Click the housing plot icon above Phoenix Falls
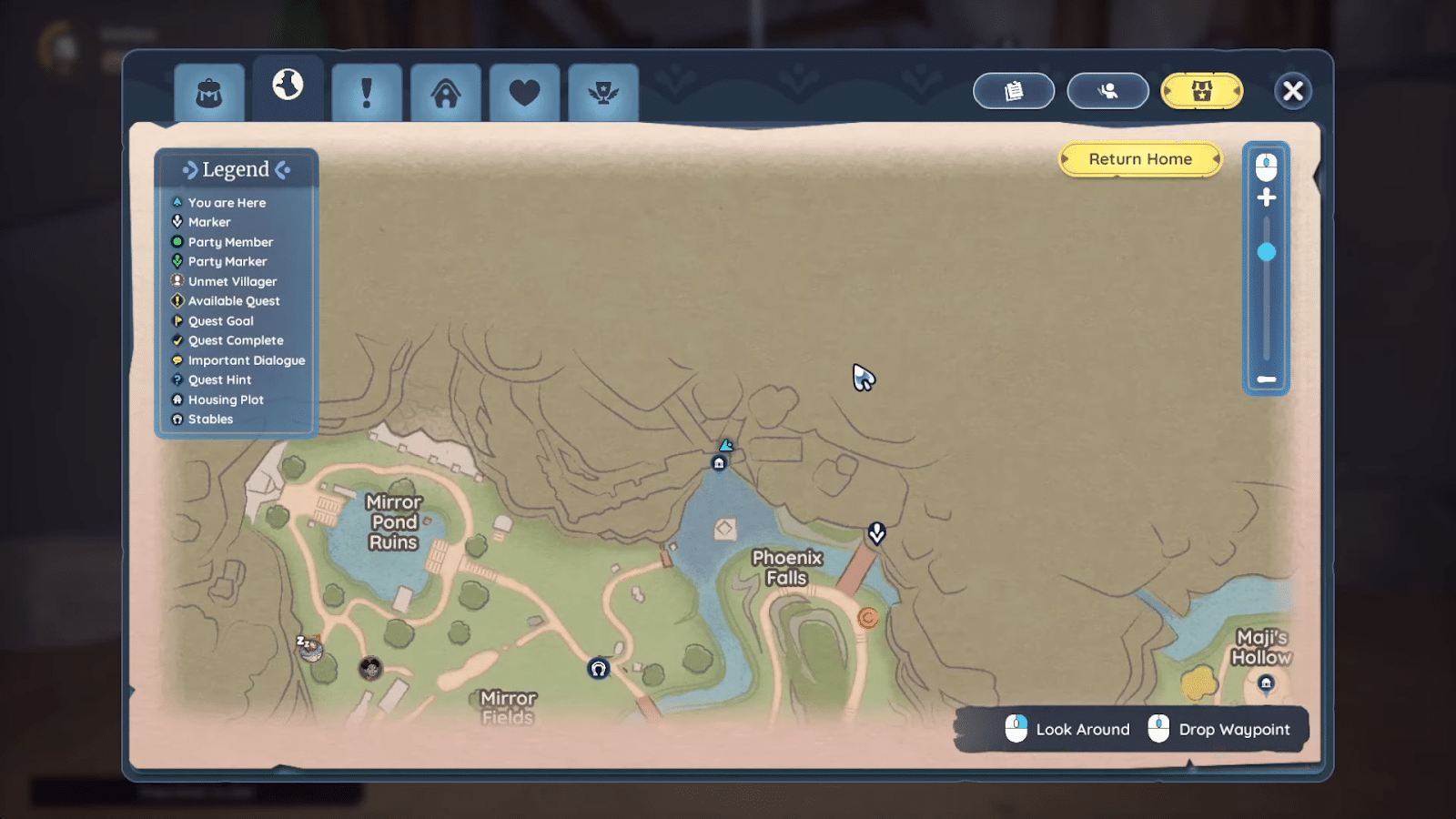Viewport: 1456px width, 819px height. point(720,462)
